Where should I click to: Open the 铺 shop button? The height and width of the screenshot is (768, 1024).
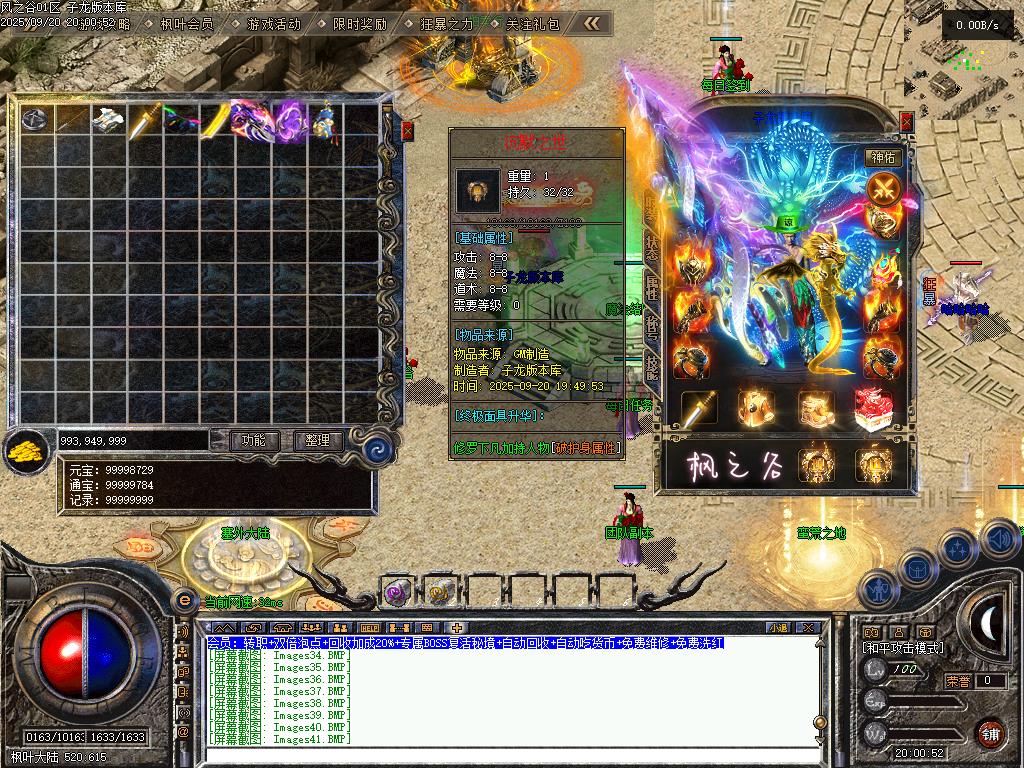[x=989, y=733]
